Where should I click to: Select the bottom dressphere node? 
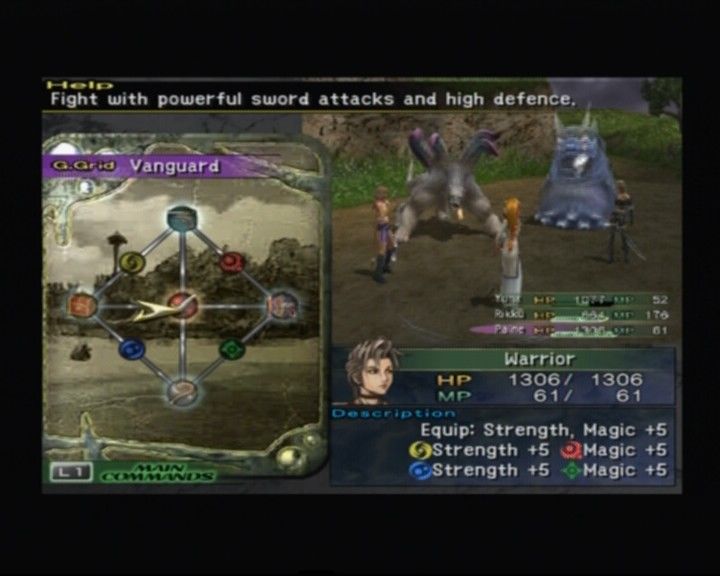click(182, 391)
